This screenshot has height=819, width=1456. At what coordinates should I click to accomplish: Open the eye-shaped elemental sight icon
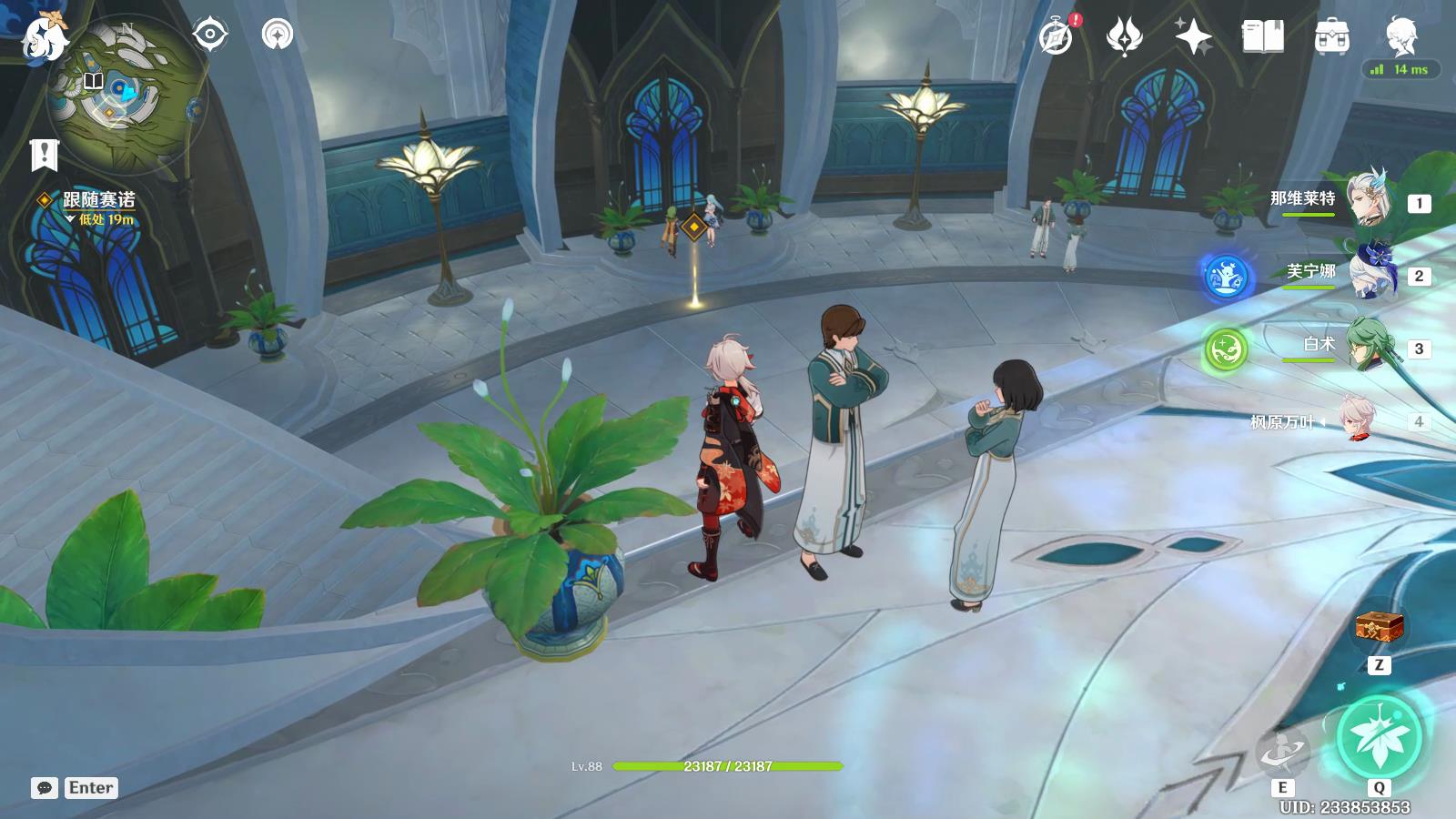coord(210,35)
